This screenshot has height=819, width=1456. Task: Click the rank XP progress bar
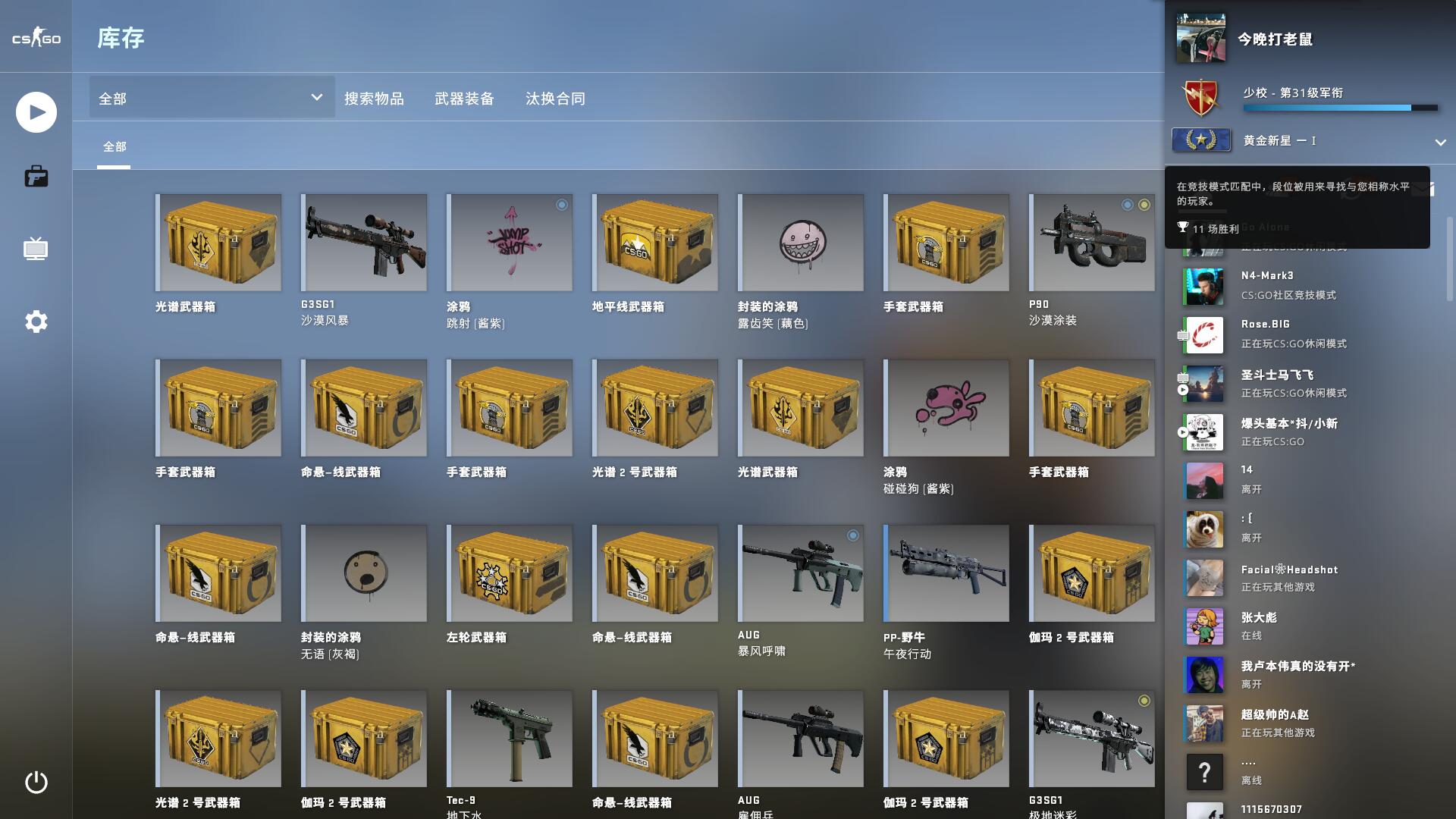(x=1340, y=108)
